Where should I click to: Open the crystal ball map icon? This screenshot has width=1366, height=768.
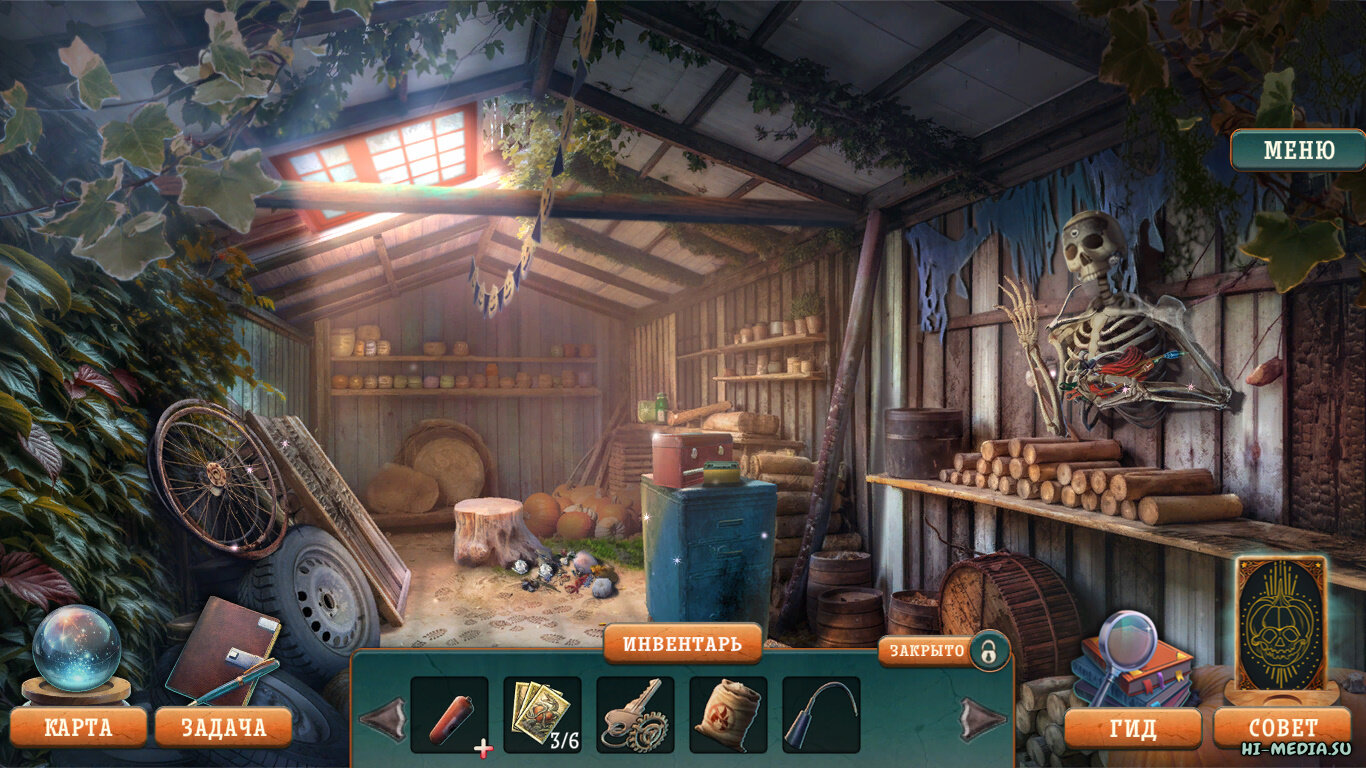(76, 649)
